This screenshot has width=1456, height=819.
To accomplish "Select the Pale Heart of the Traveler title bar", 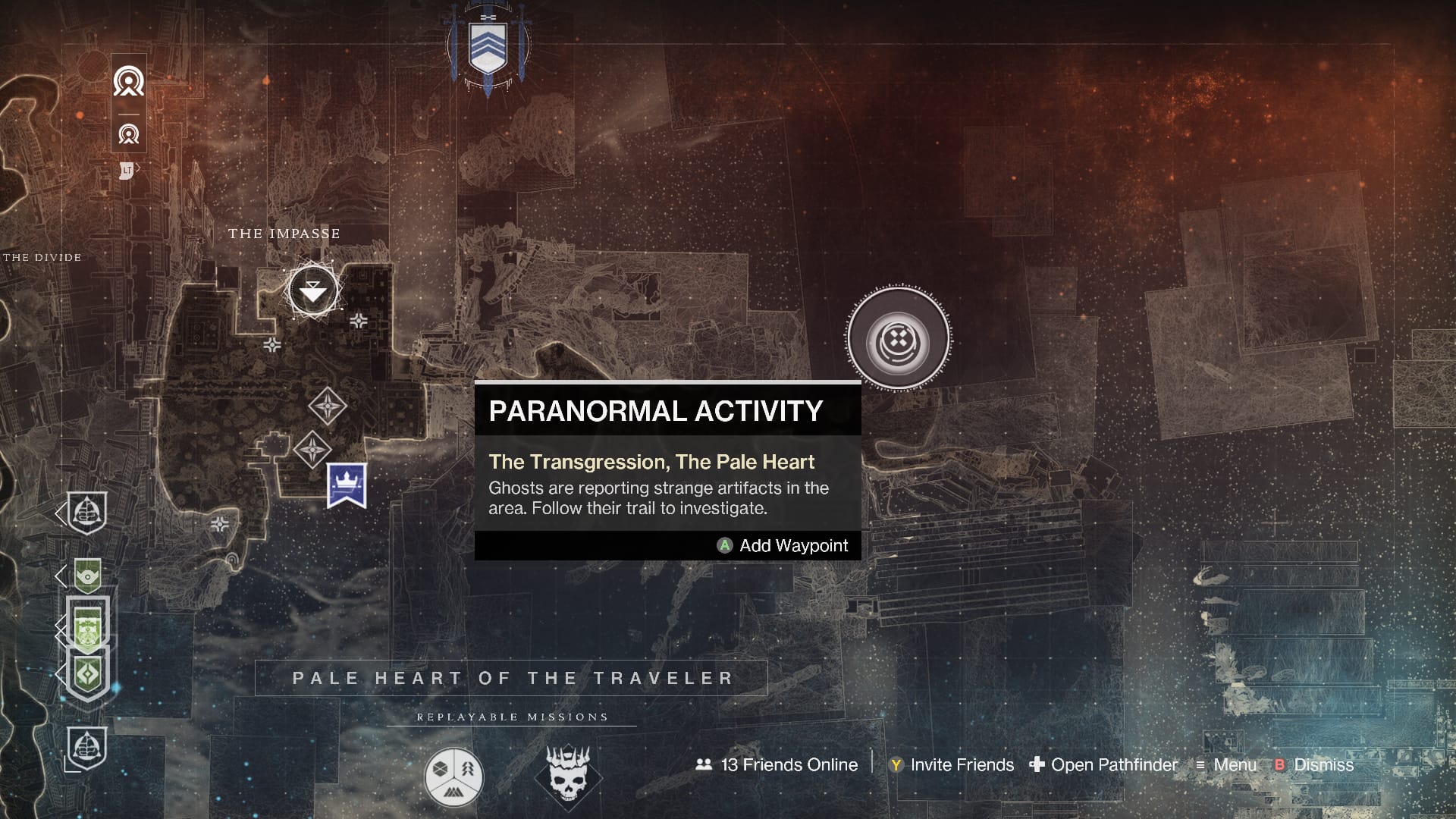I will (511, 678).
